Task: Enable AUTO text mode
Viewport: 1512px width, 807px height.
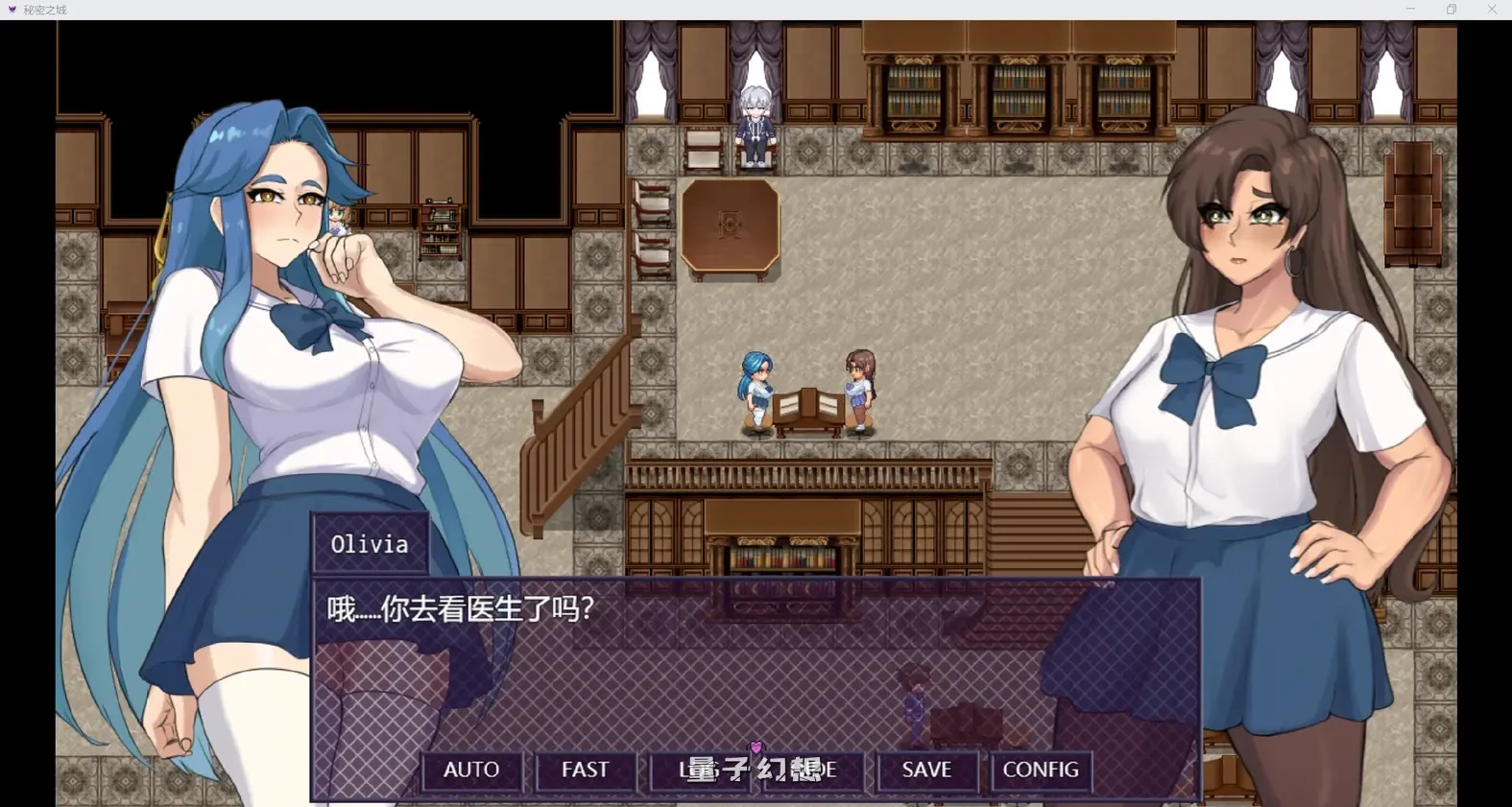Action: click(470, 770)
